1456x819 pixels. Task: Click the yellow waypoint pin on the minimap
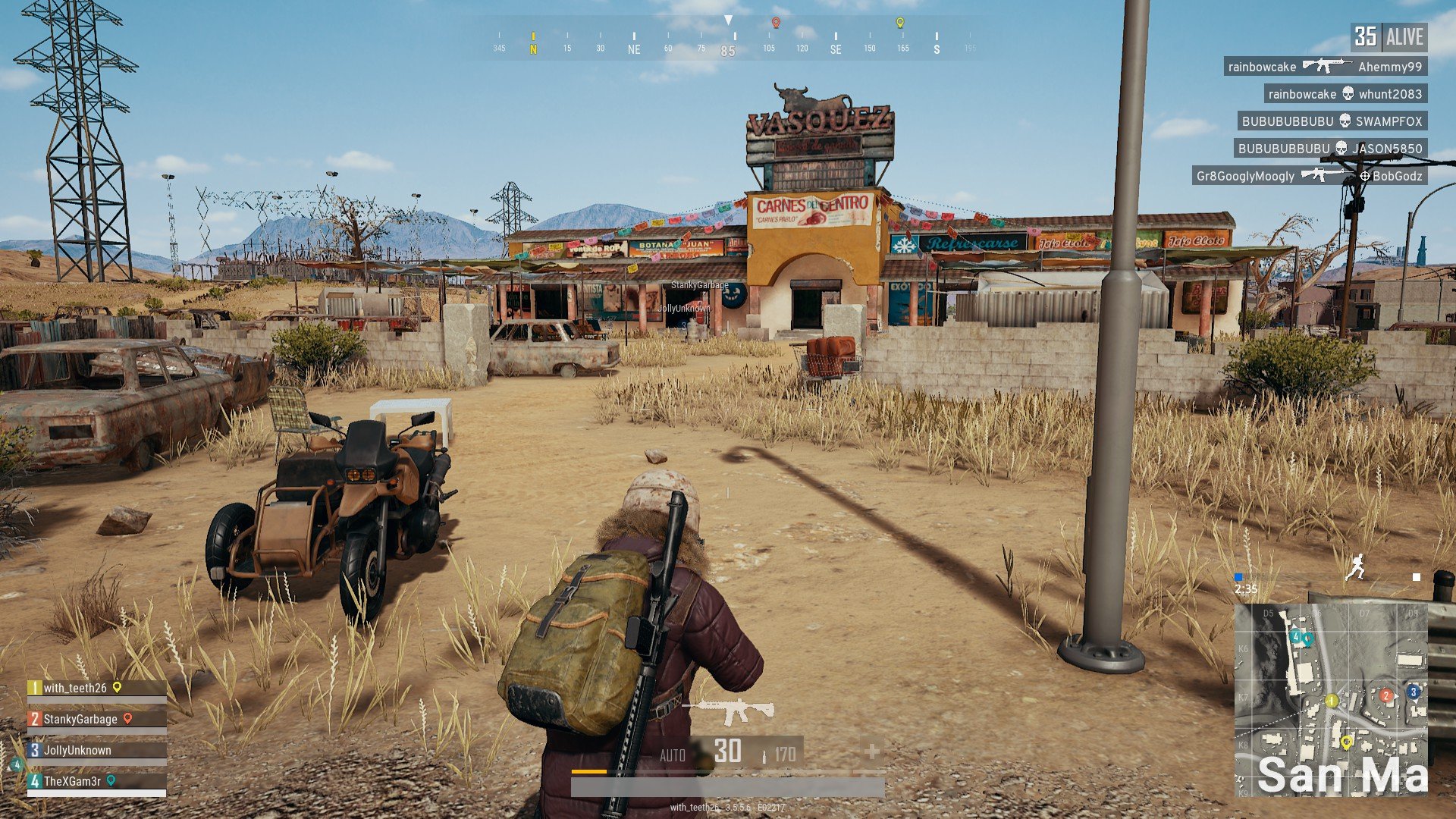[x=1346, y=743]
